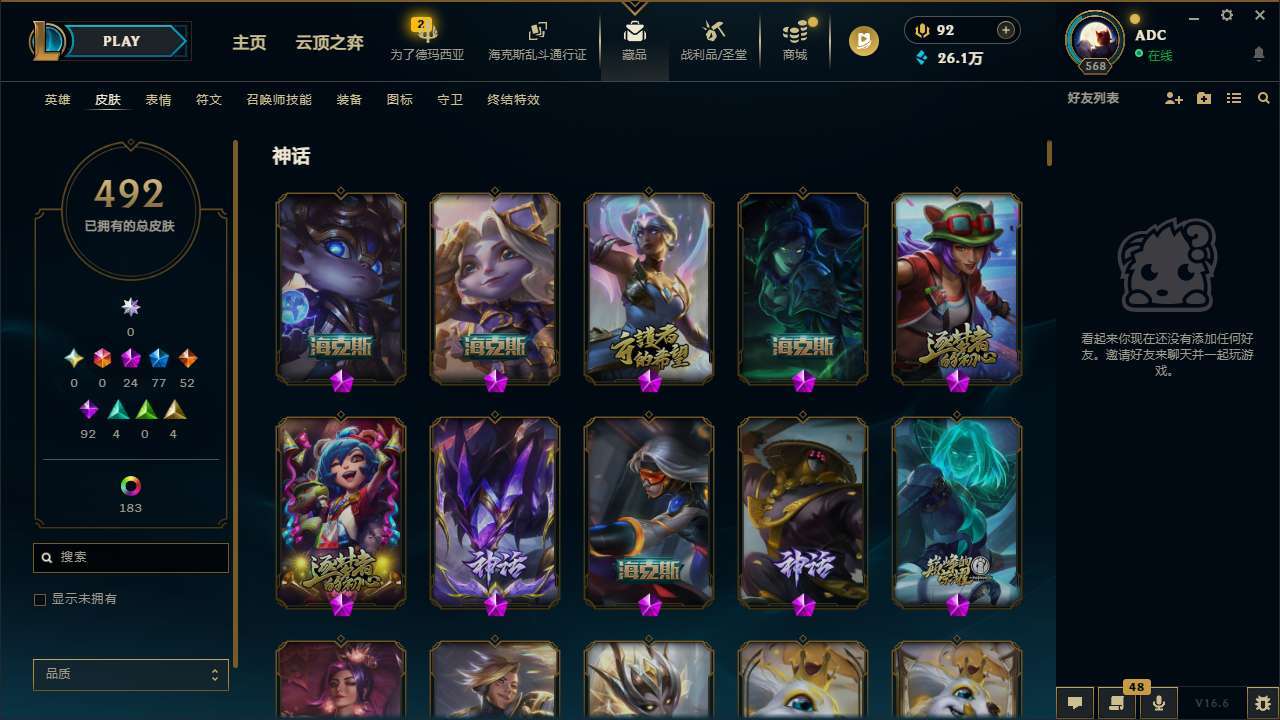
Task: Open the friend search magnifier icon
Action: click(x=1263, y=98)
